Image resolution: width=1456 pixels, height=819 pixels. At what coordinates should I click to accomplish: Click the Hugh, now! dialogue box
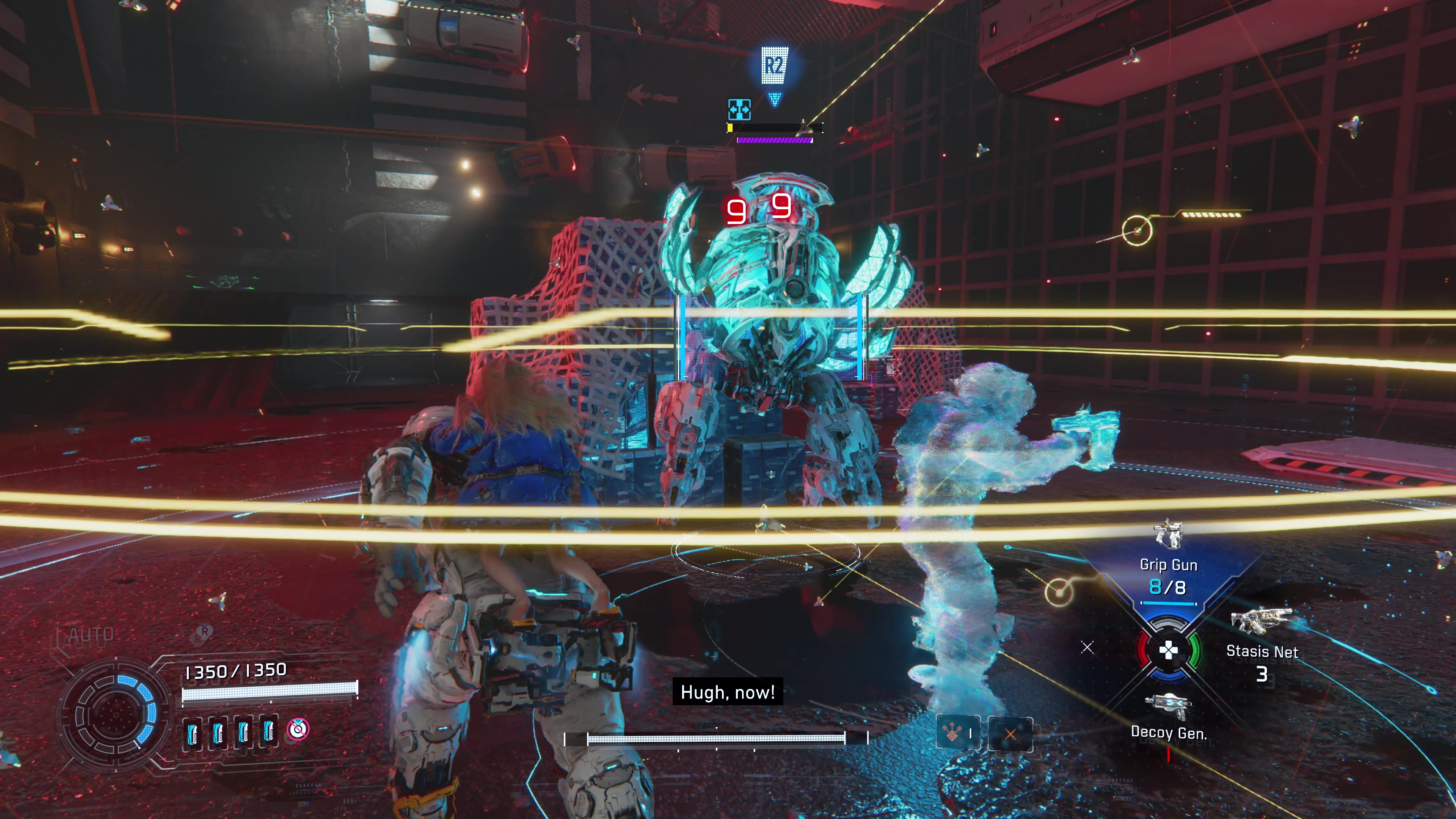click(x=728, y=692)
